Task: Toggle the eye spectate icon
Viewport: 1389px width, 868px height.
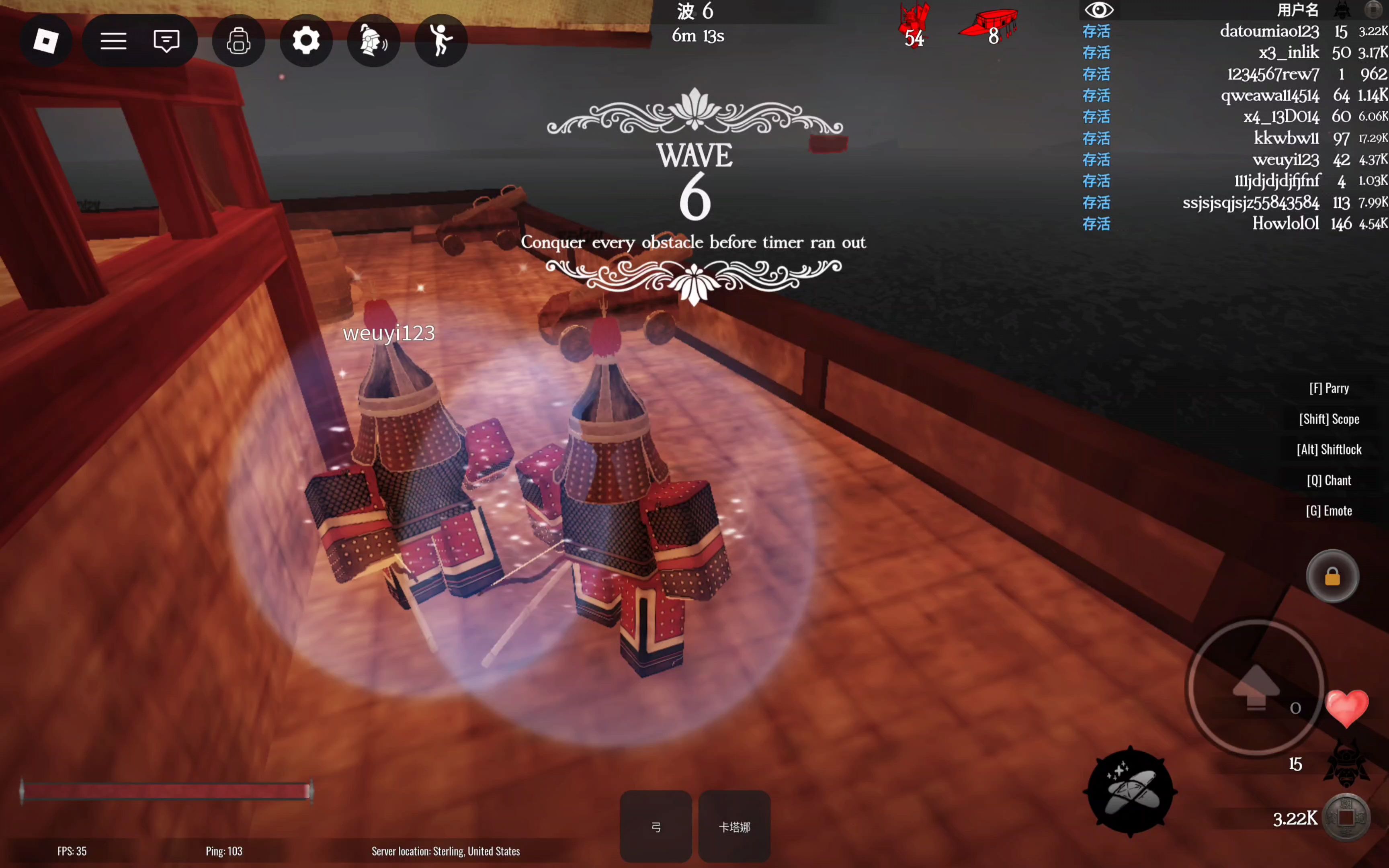Action: click(x=1098, y=10)
